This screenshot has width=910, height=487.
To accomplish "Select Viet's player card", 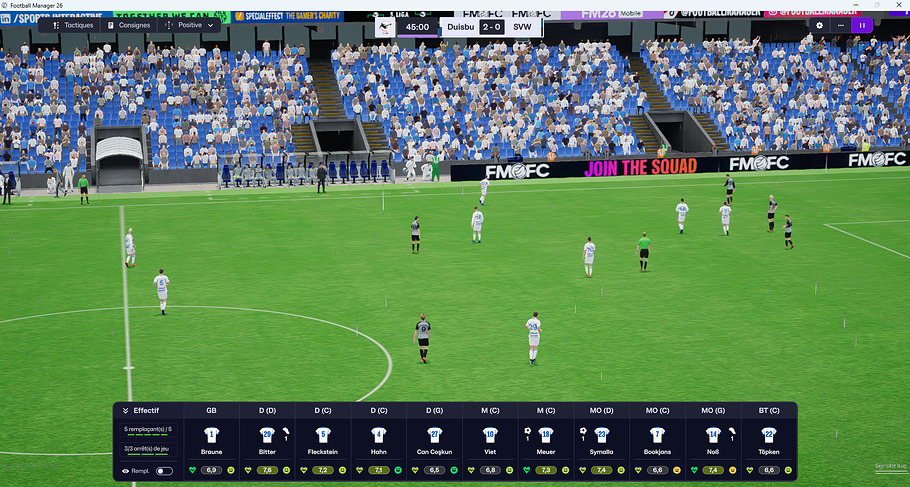I will click(490, 441).
